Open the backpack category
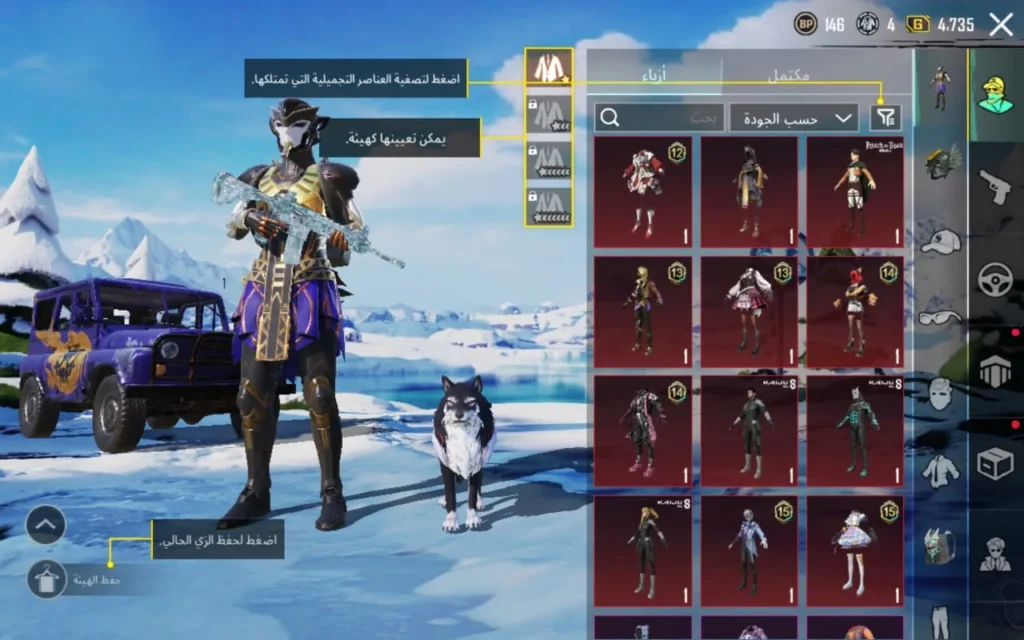Image resolution: width=1024 pixels, height=640 pixels. 941,547
